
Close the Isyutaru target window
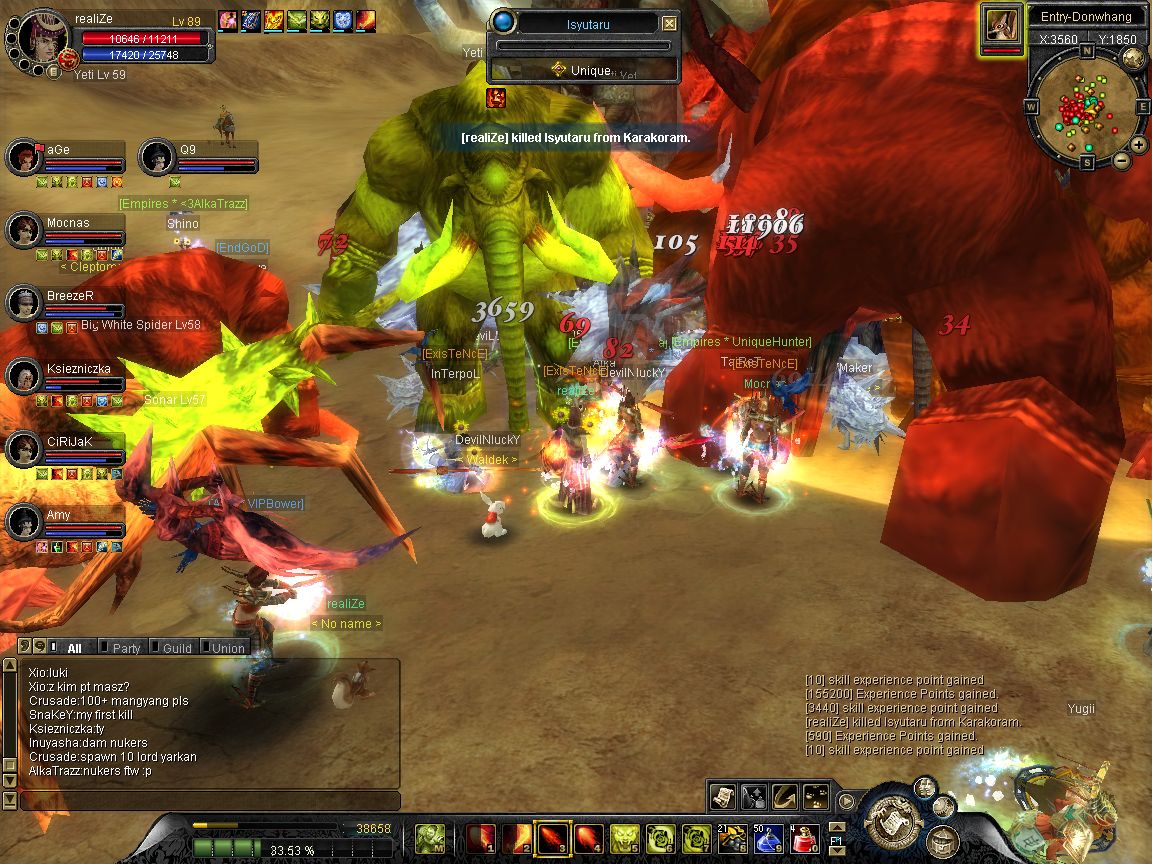(670, 23)
